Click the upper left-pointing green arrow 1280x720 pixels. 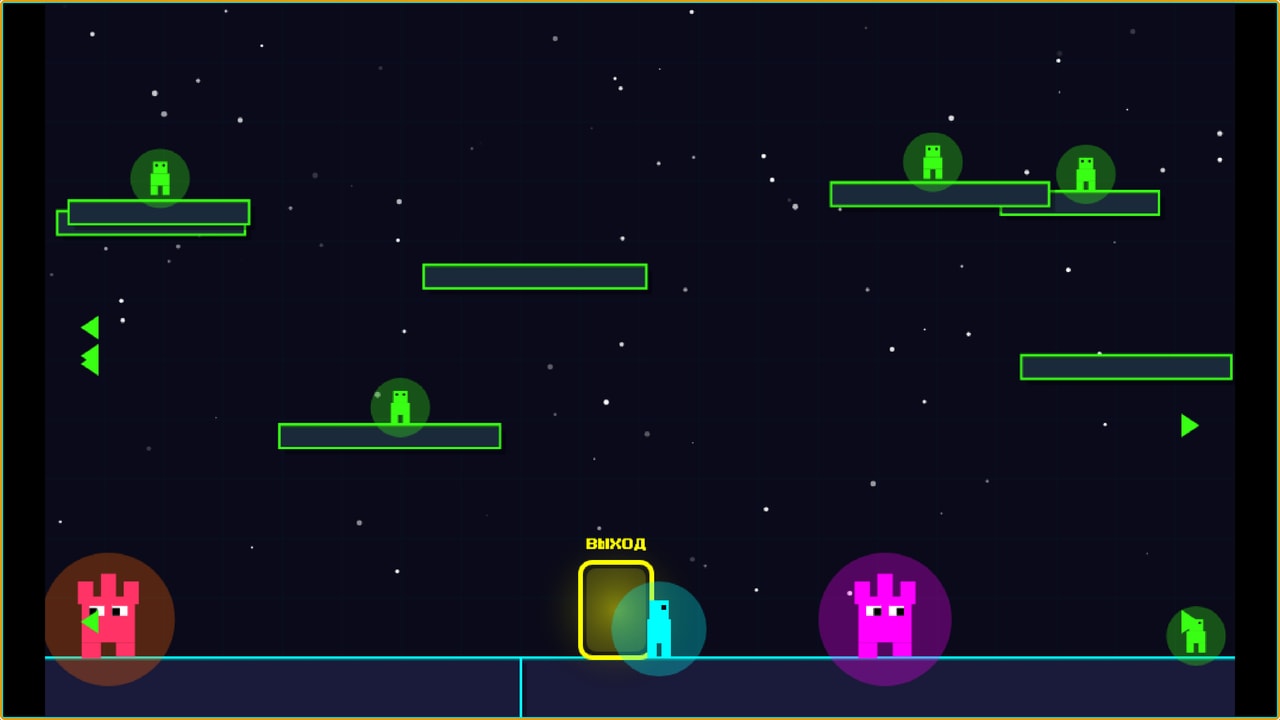89,326
